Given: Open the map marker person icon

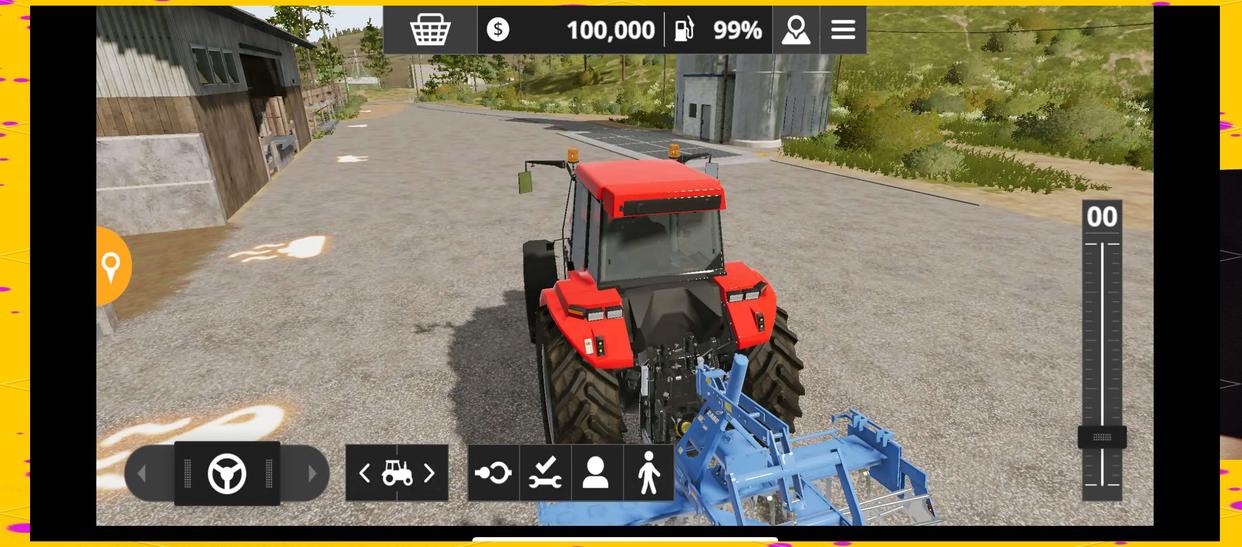Looking at the screenshot, I should click(796, 30).
